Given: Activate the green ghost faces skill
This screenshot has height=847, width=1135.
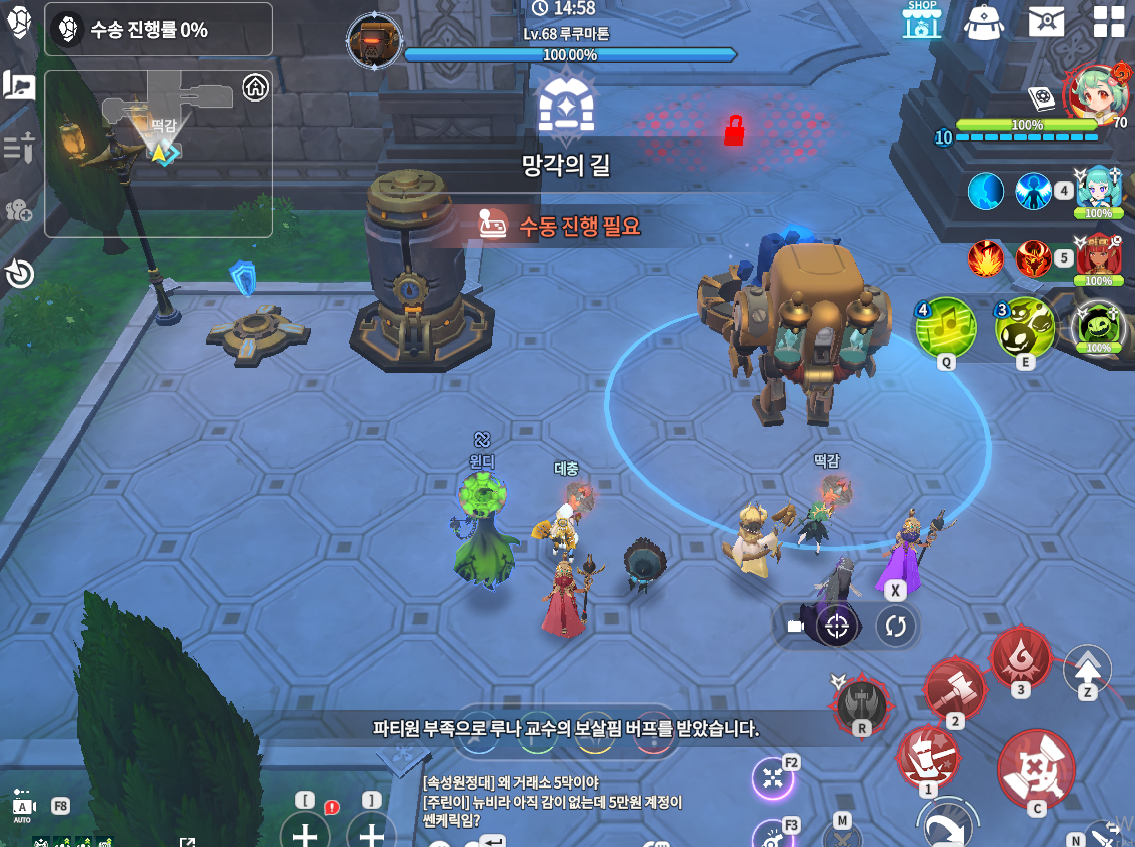Looking at the screenshot, I should [x=1025, y=327].
